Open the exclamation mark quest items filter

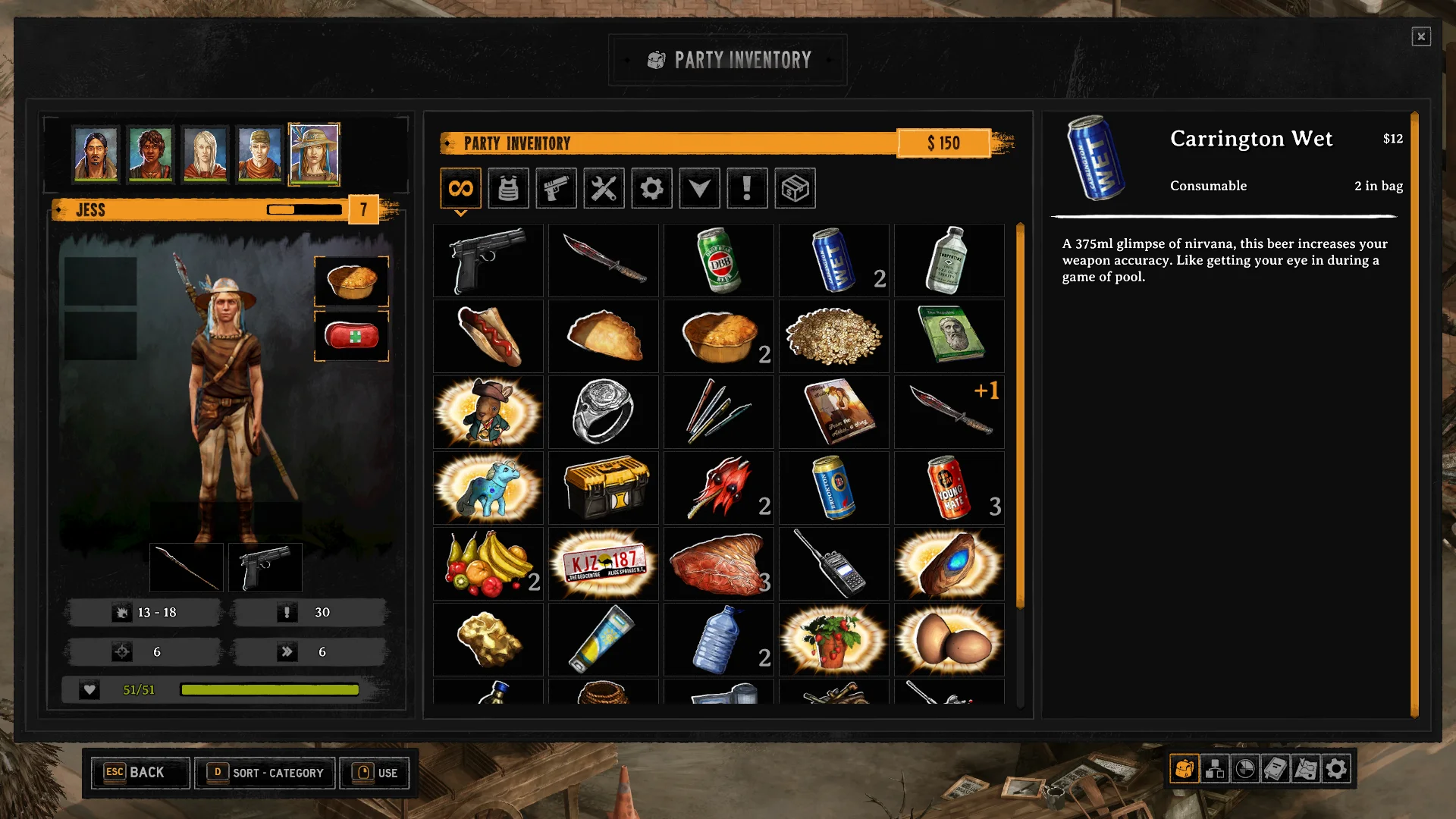[747, 188]
